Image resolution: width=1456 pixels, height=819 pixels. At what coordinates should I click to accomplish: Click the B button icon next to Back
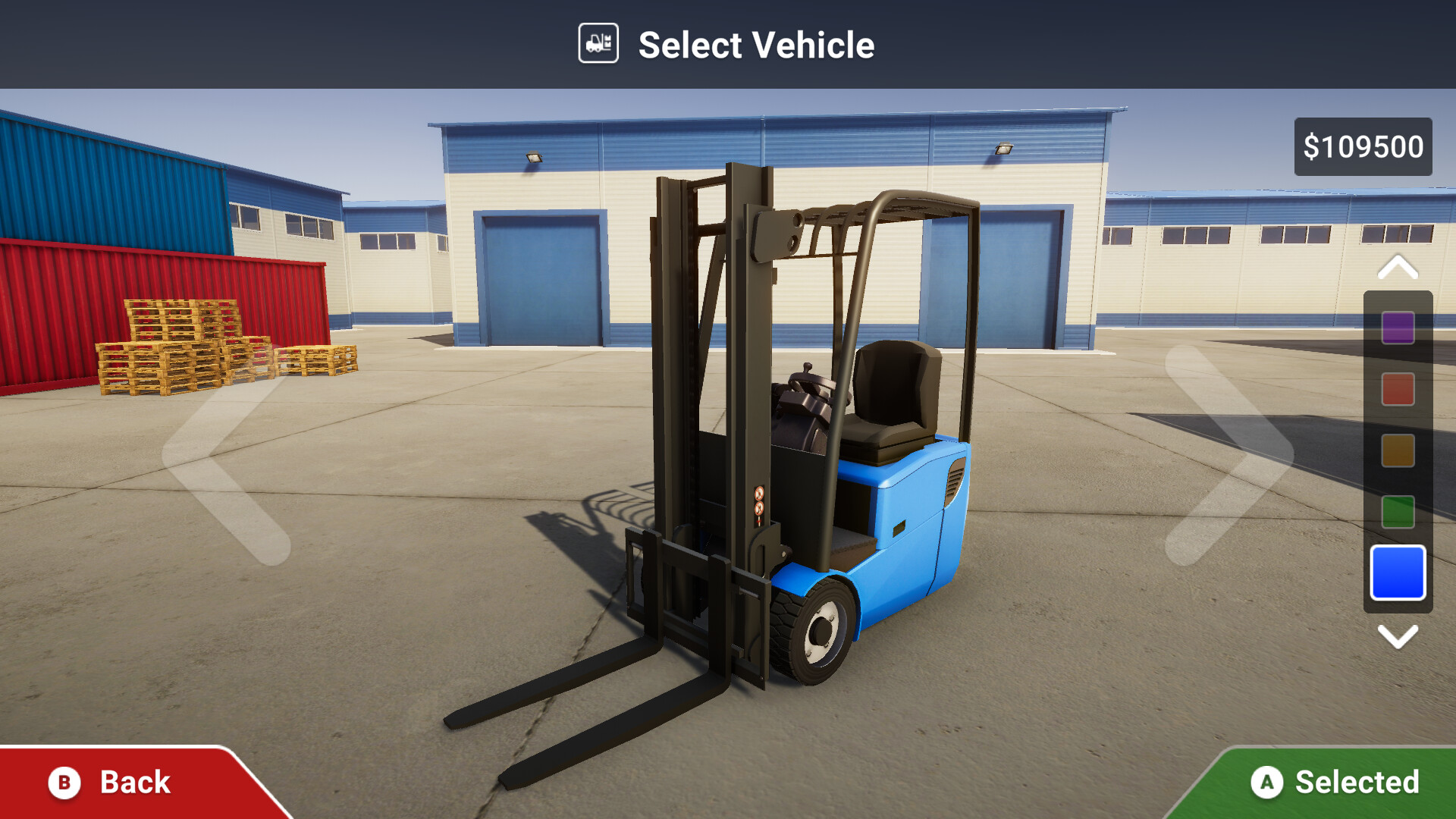coord(64,782)
